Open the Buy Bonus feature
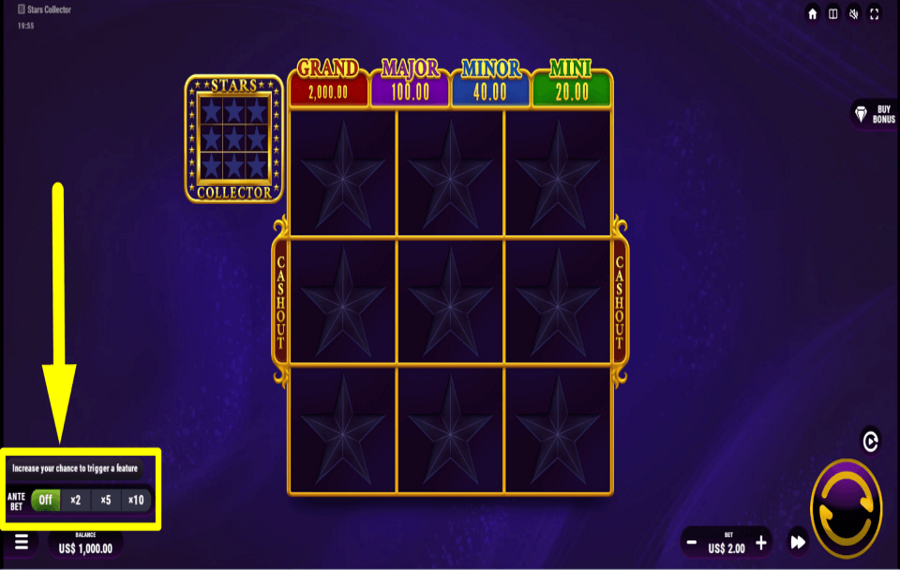The image size is (900, 570). click(873, 114)
